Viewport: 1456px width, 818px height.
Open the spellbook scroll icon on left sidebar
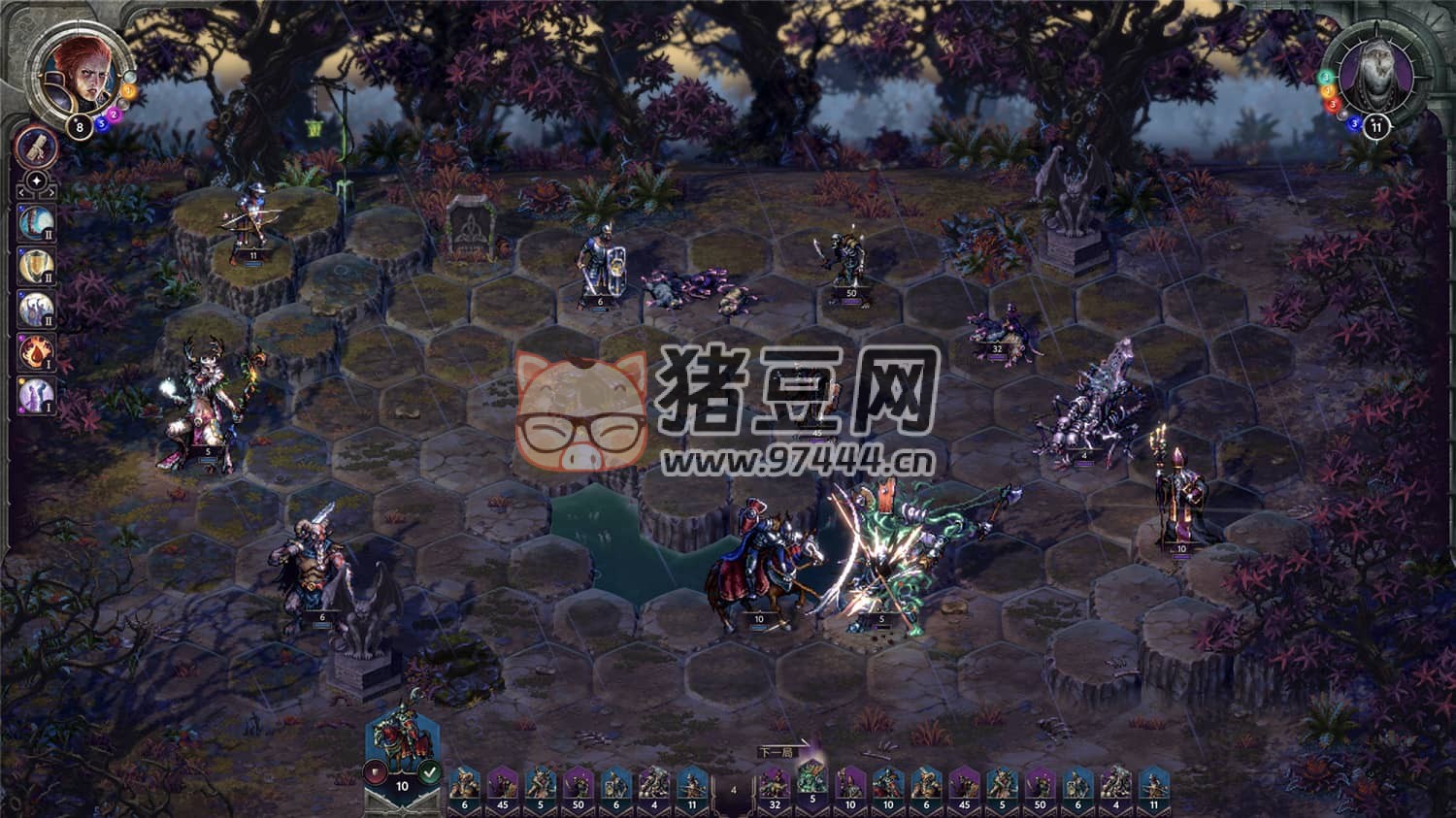[x=34, y=149]
